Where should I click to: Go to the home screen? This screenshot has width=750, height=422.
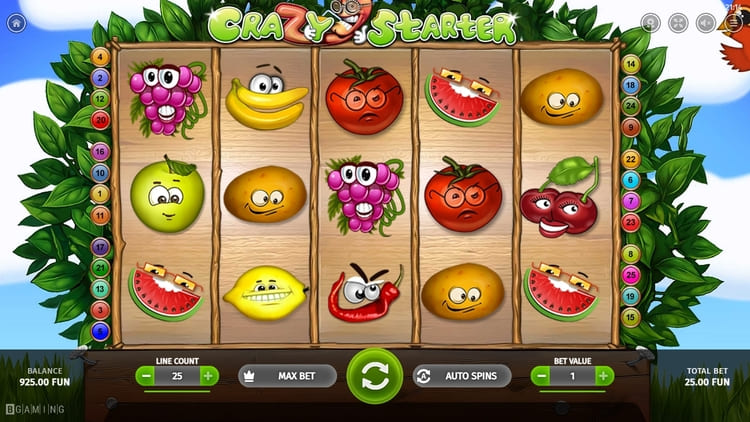click(x=15, y=21)
